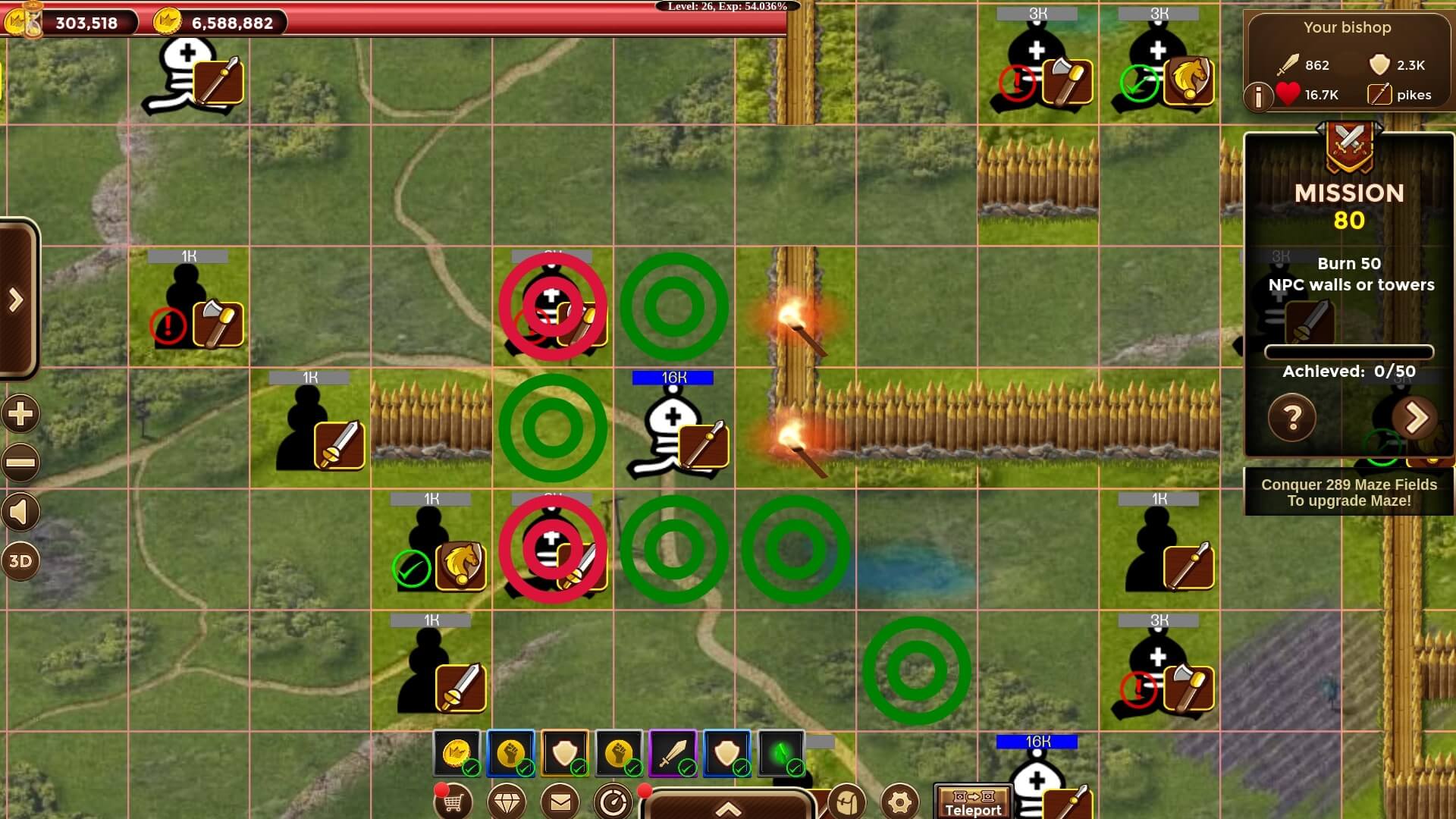Open the gear settings menu
The image size is (1456, 819).
[x=900, y=802]
